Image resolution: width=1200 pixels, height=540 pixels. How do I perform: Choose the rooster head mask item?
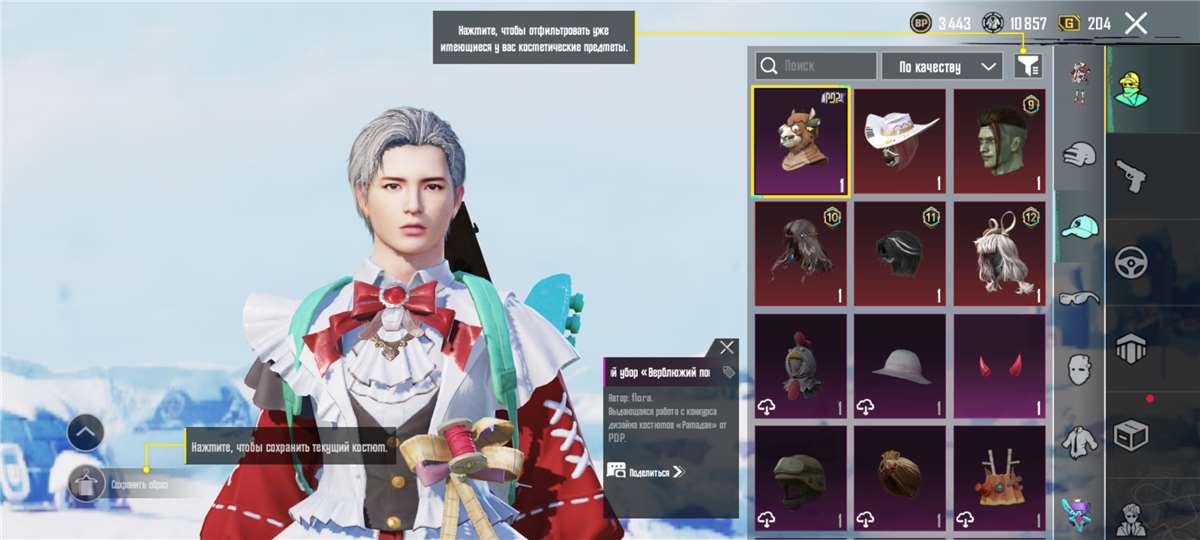coord(800,366)
